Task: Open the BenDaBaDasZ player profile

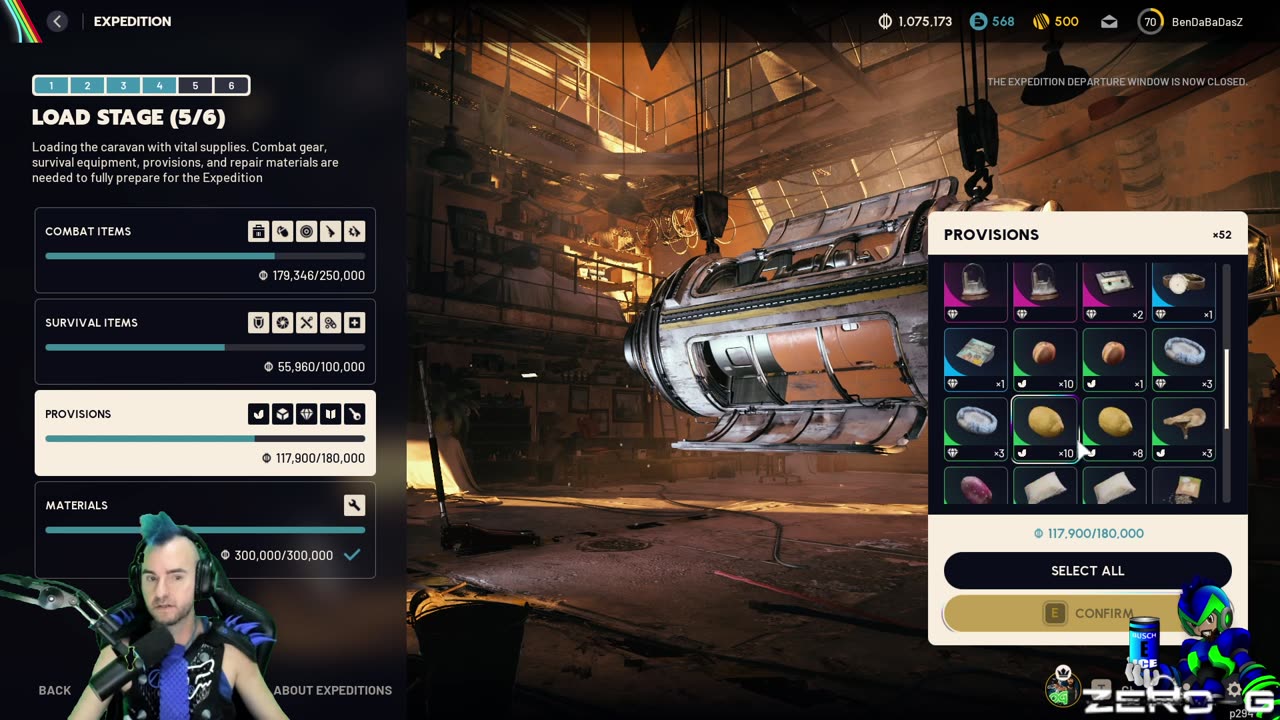Action: click(1192, 21)
